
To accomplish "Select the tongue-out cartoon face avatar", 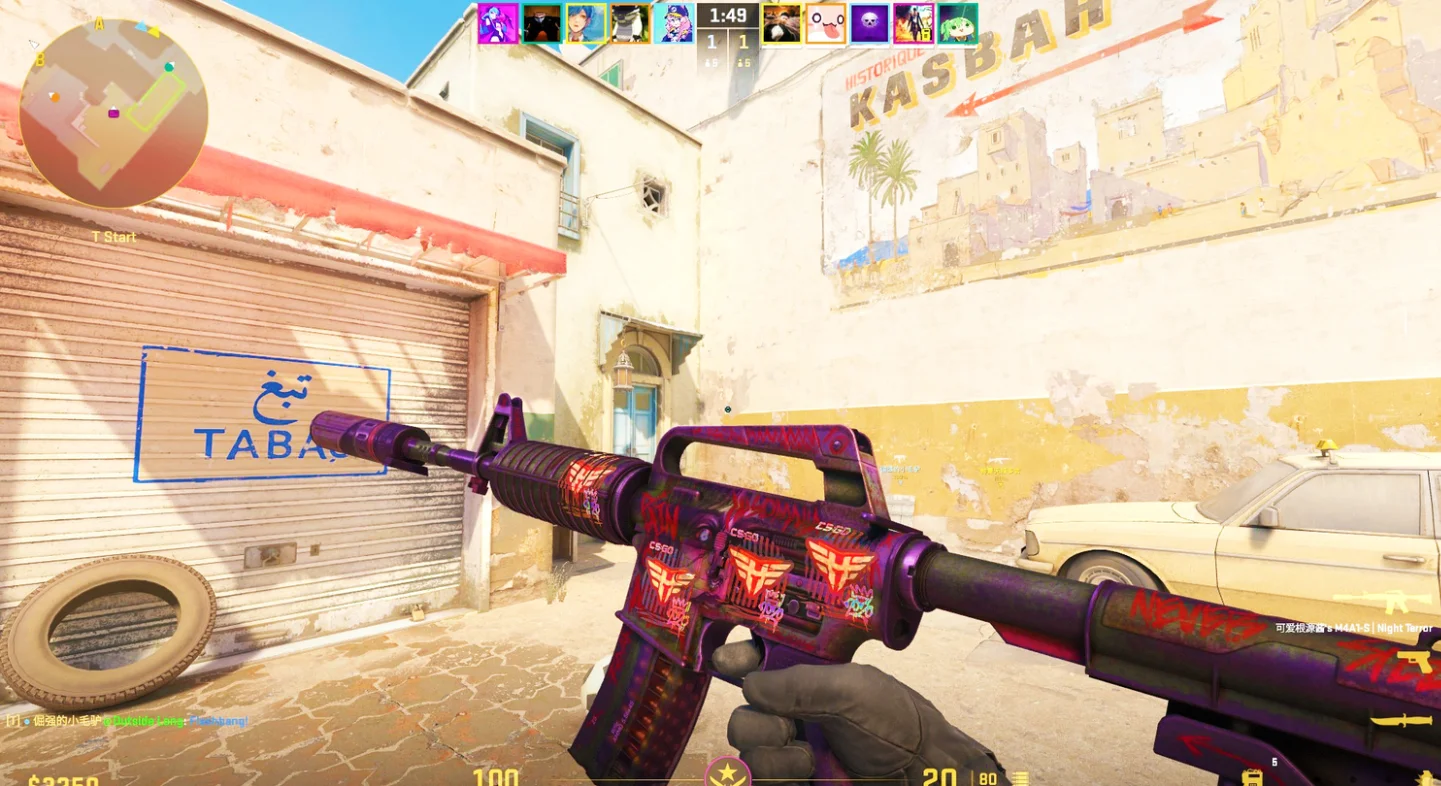I will [x=826, y=23].
